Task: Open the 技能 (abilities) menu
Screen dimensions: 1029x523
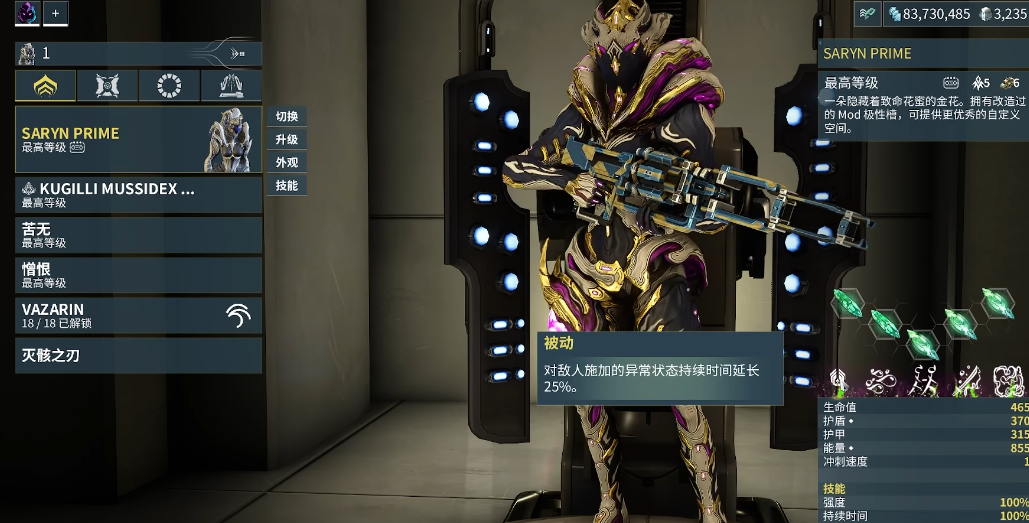Action: [287, 185]
